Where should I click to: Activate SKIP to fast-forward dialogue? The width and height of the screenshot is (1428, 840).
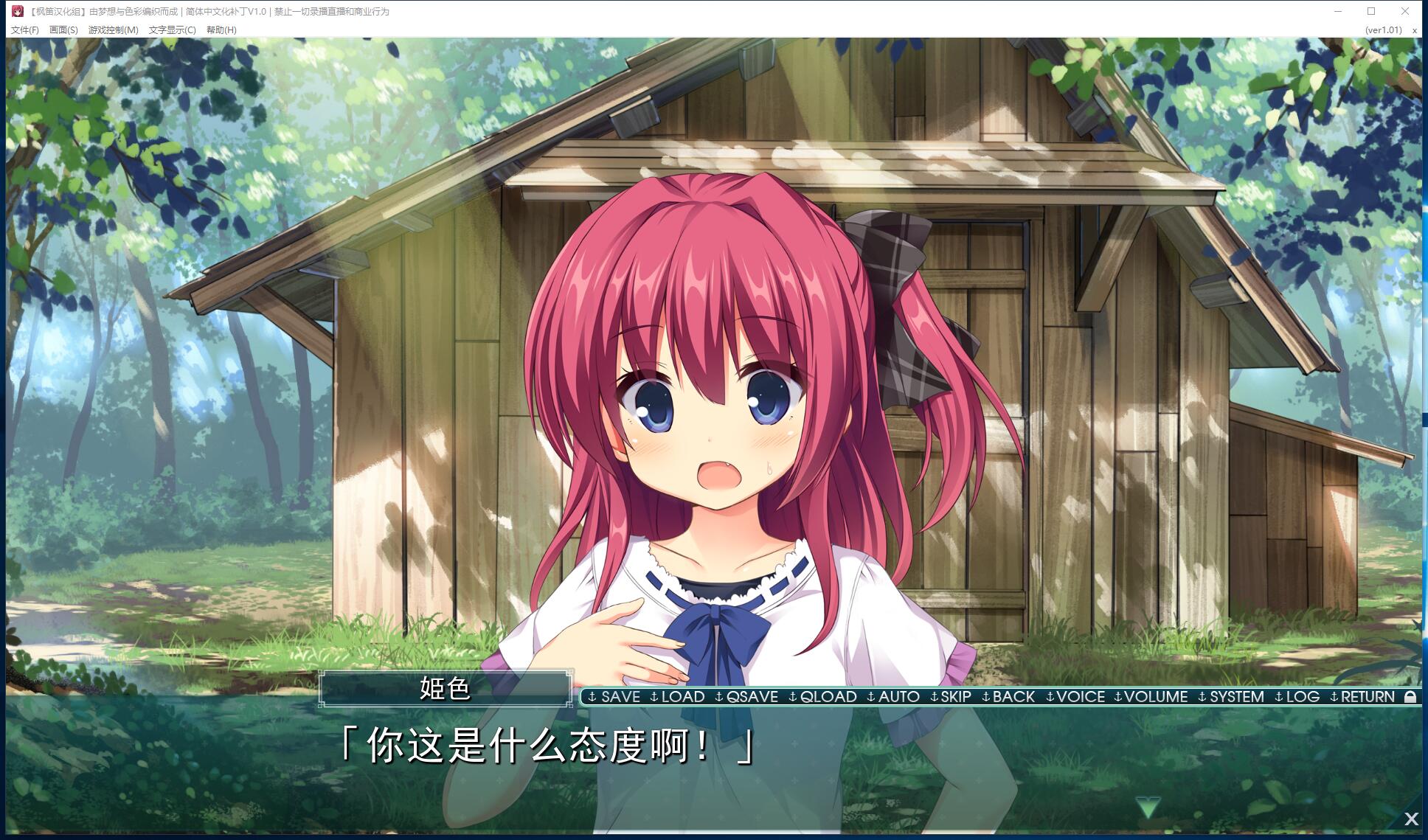951,697
